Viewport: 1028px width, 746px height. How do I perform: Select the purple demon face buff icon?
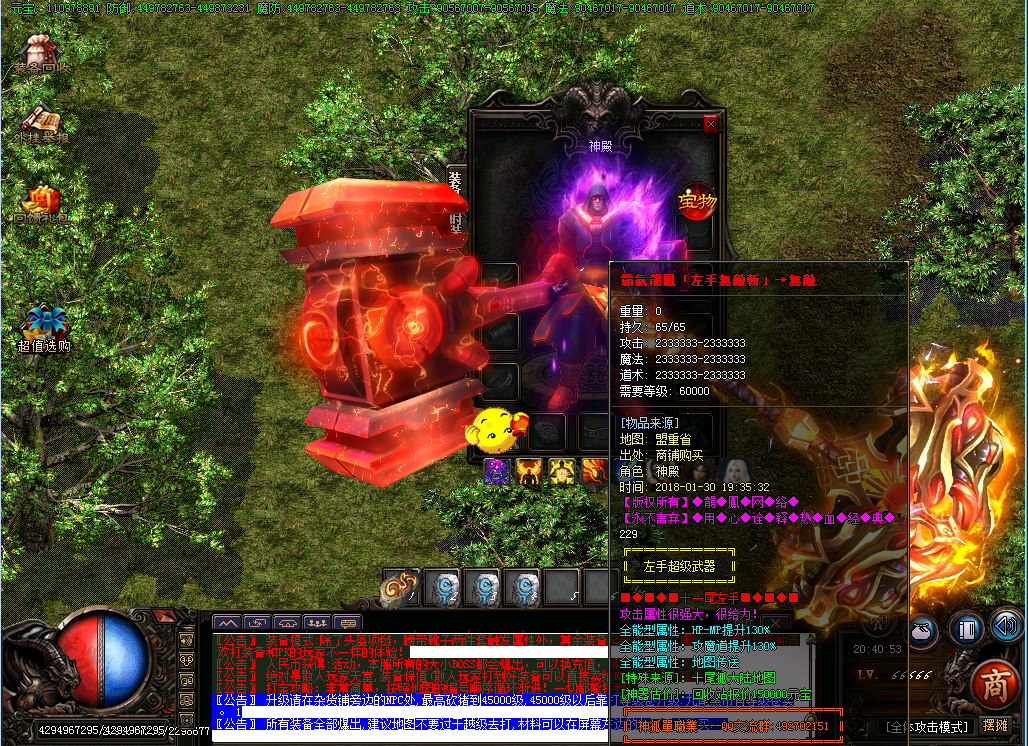pos(497,470)
